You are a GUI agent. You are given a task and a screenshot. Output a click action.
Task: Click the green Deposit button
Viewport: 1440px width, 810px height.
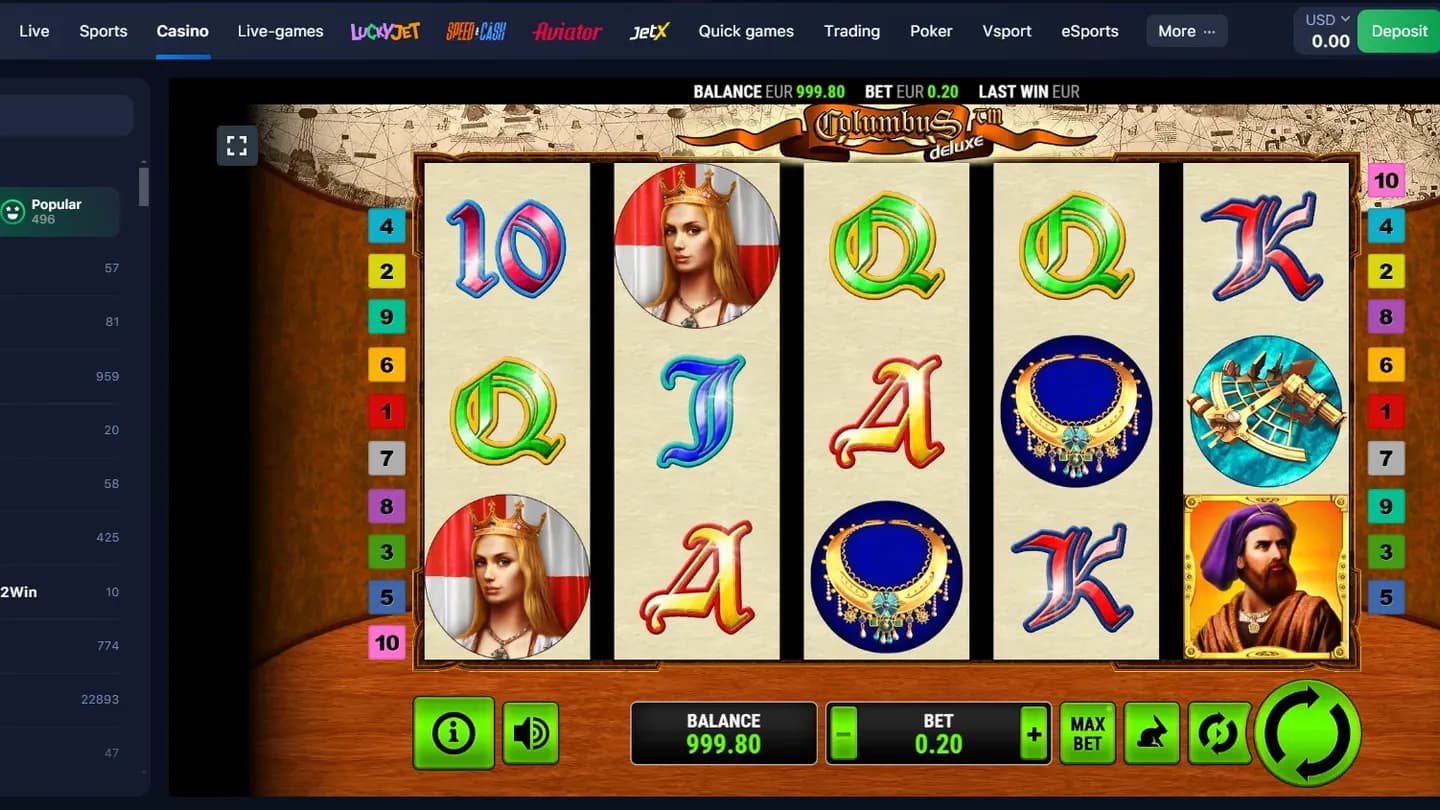(1398, 31)
